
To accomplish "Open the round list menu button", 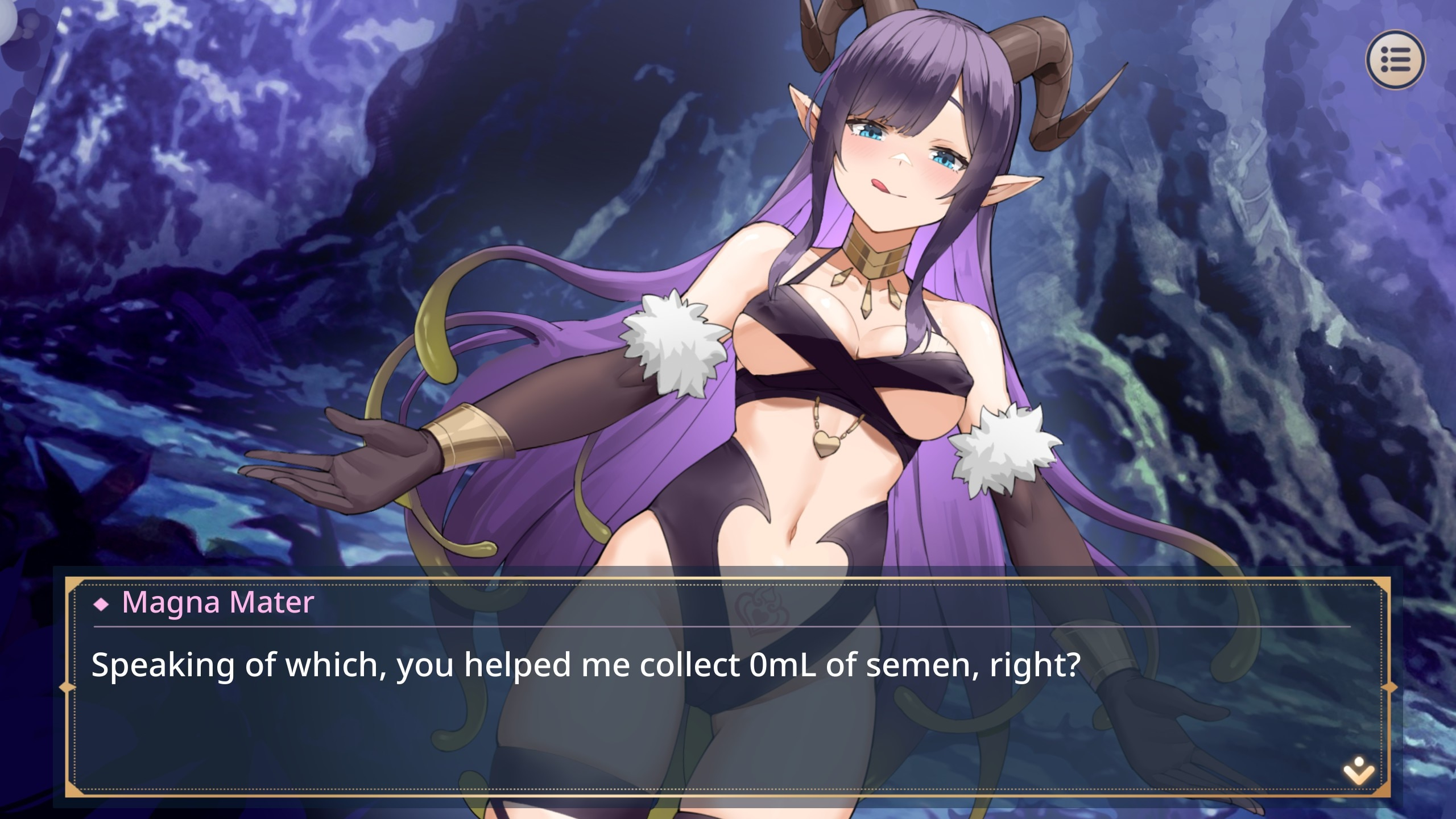I will coord(1395,59).
